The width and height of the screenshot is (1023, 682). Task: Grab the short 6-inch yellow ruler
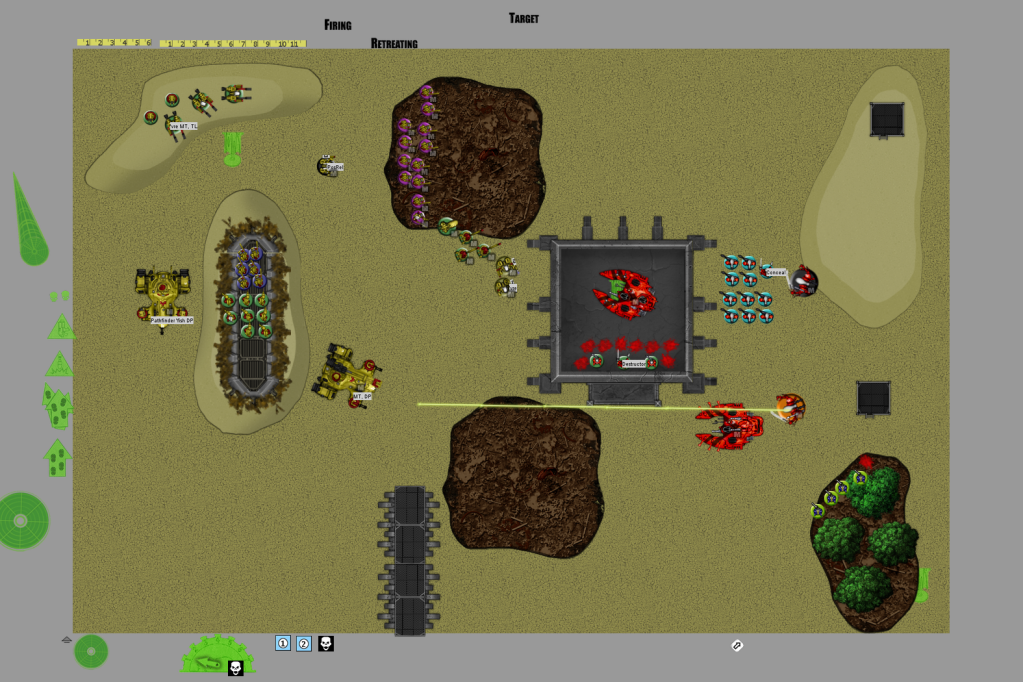pyautogui.click(x=115, y=43)
